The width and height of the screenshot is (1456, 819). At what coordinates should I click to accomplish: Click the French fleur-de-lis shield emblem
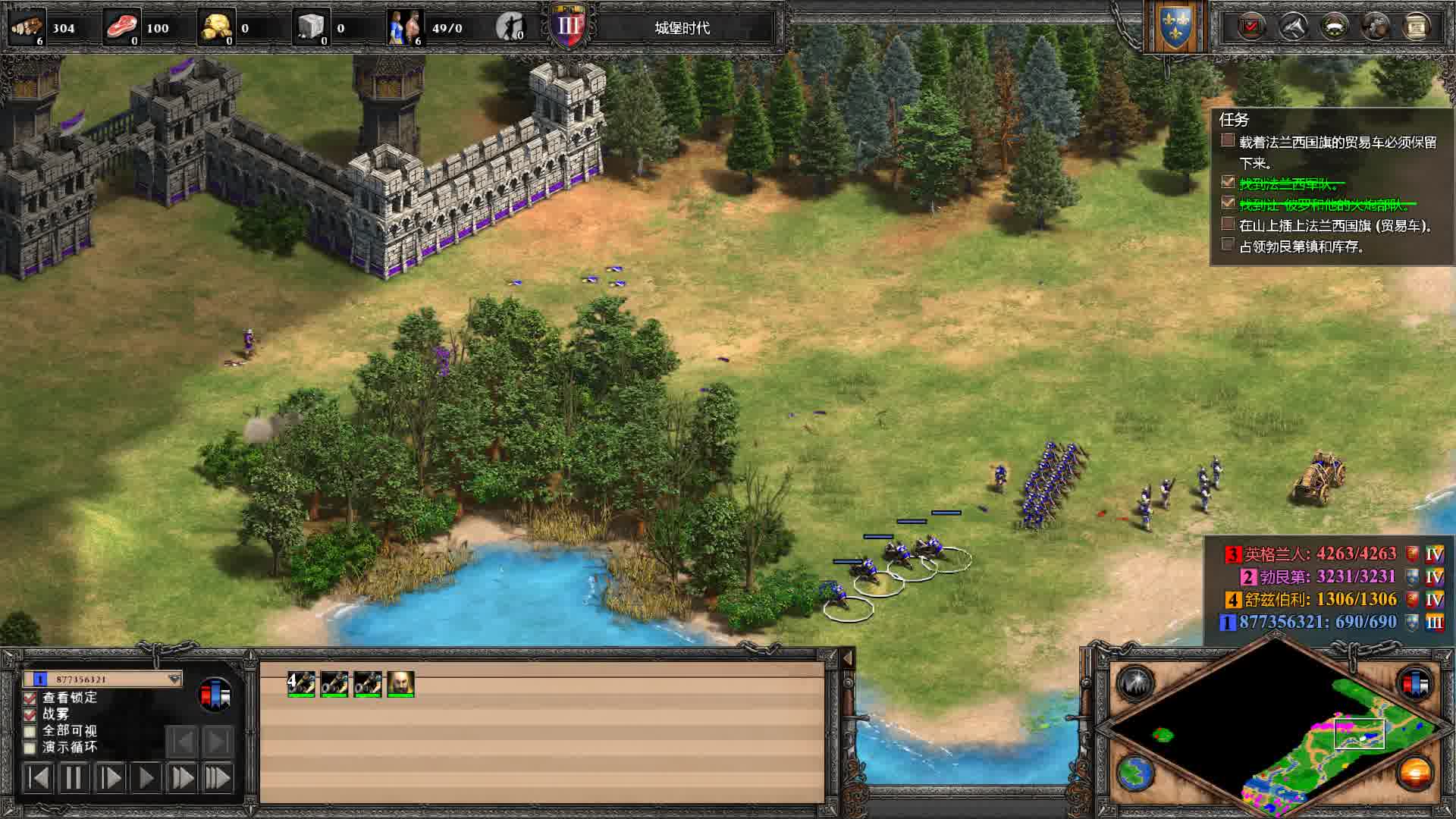1174,28
